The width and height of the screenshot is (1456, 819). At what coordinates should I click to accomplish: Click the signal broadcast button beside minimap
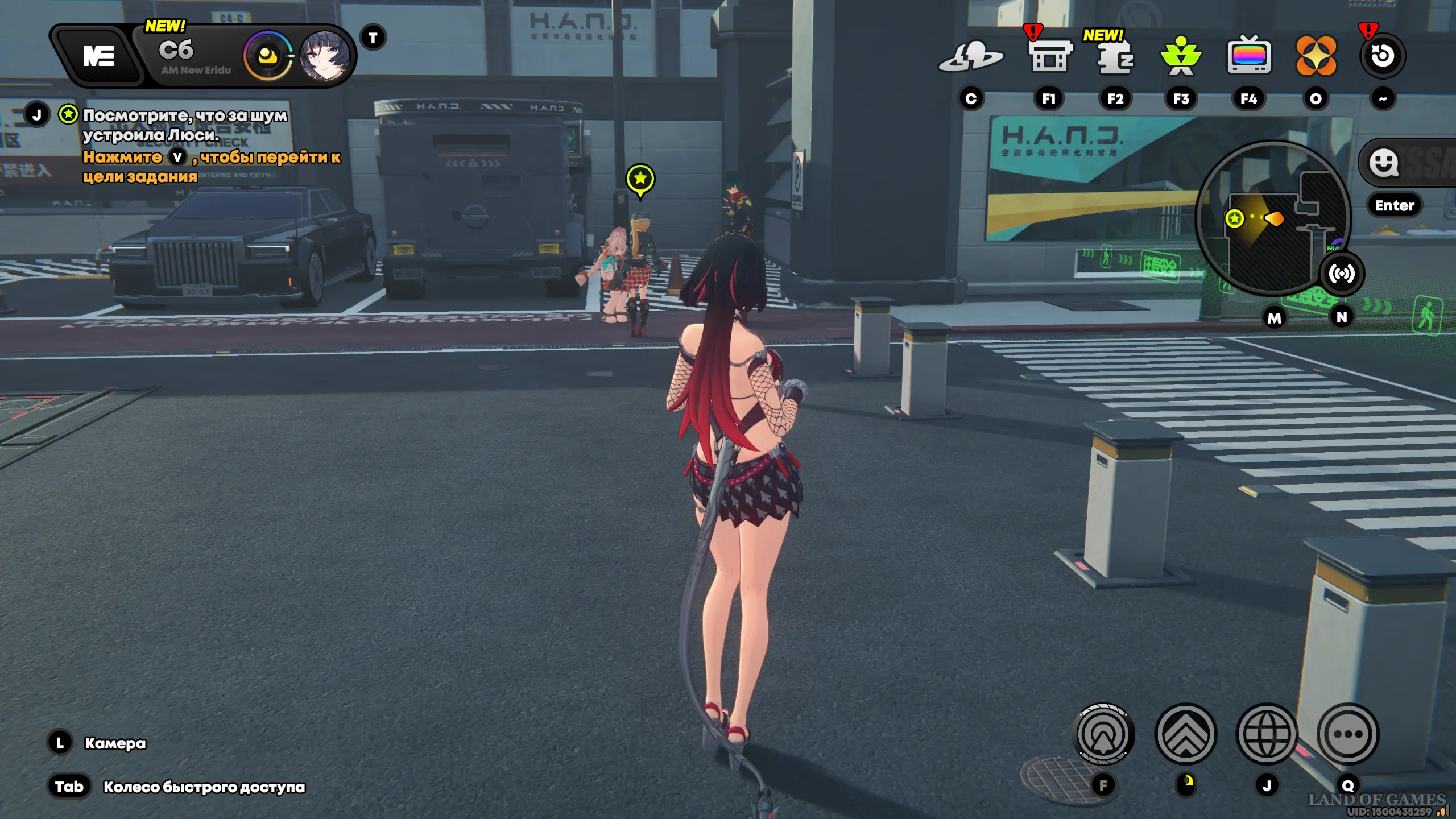tap(1342, 274)
